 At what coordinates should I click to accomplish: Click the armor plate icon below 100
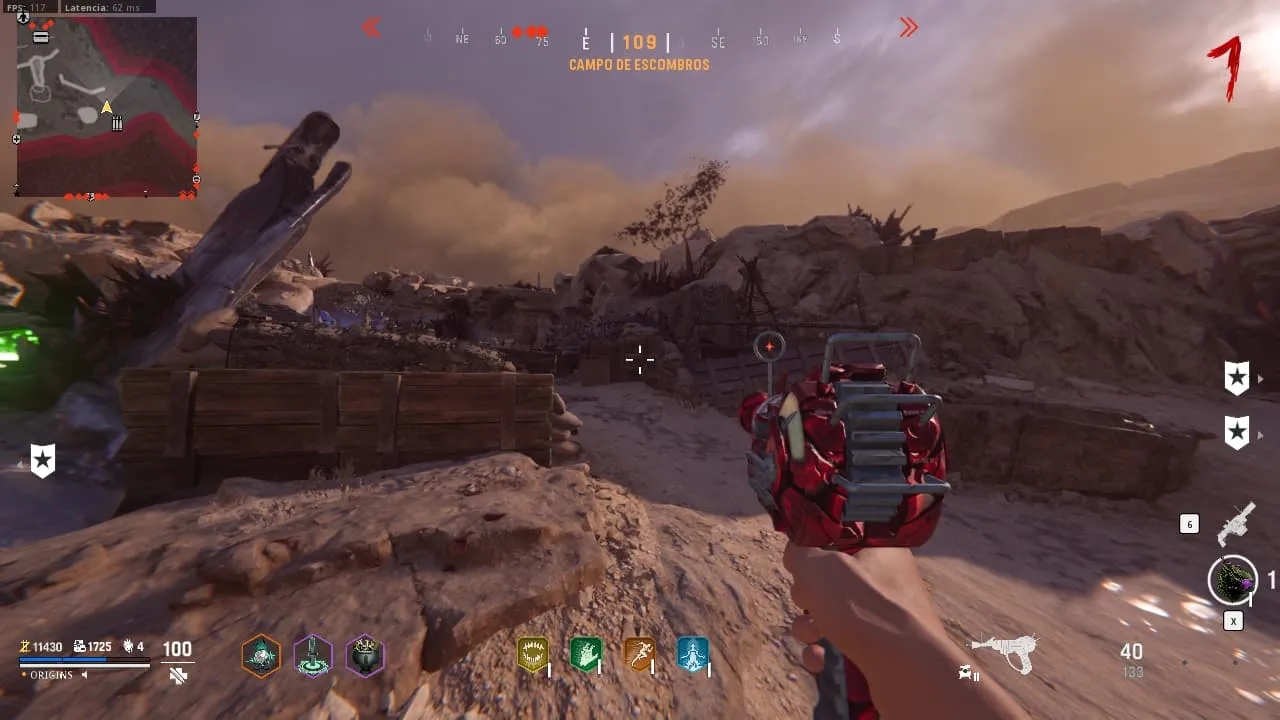(178, 676)
